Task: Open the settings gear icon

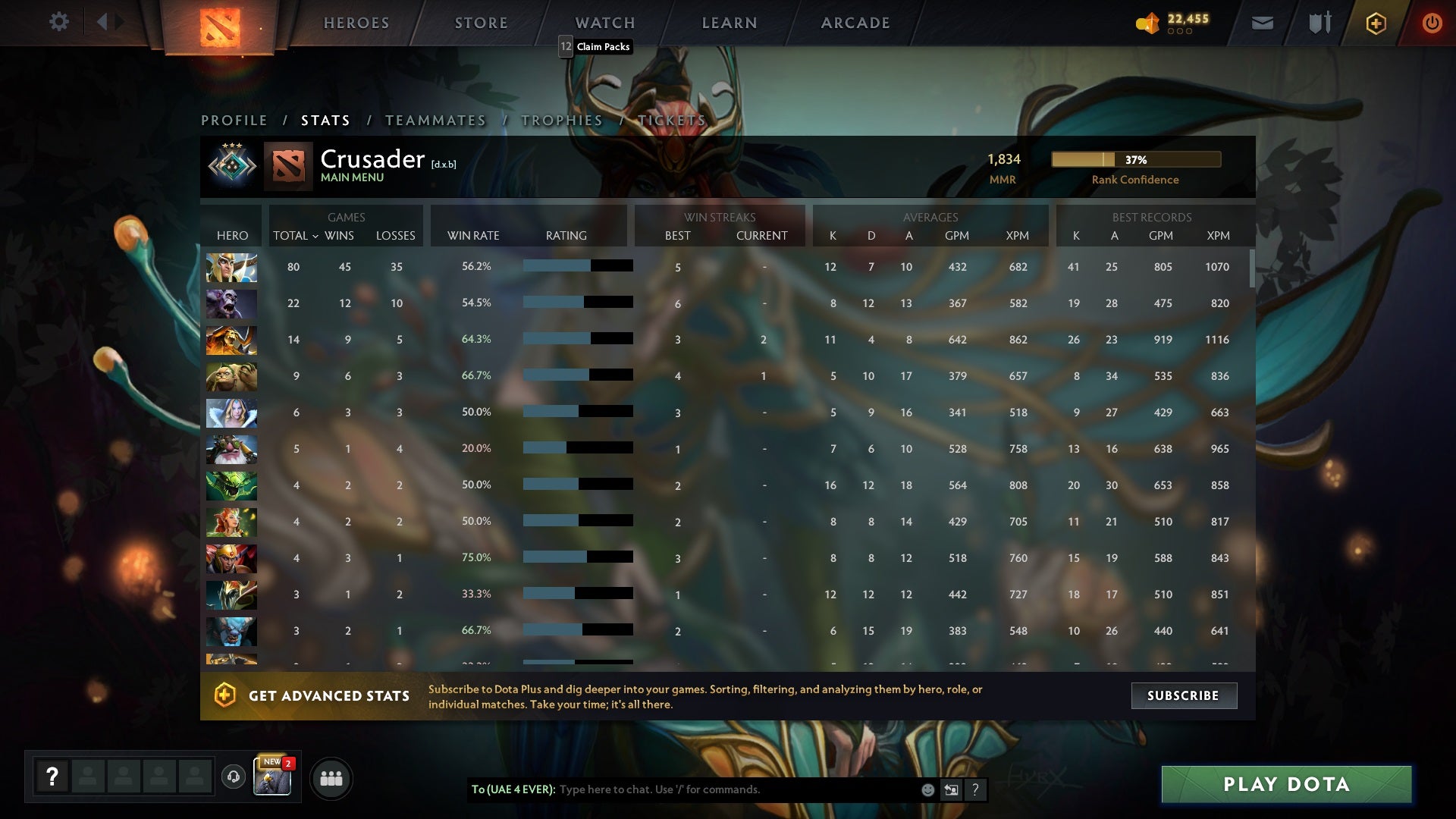Action: [59, 22]
